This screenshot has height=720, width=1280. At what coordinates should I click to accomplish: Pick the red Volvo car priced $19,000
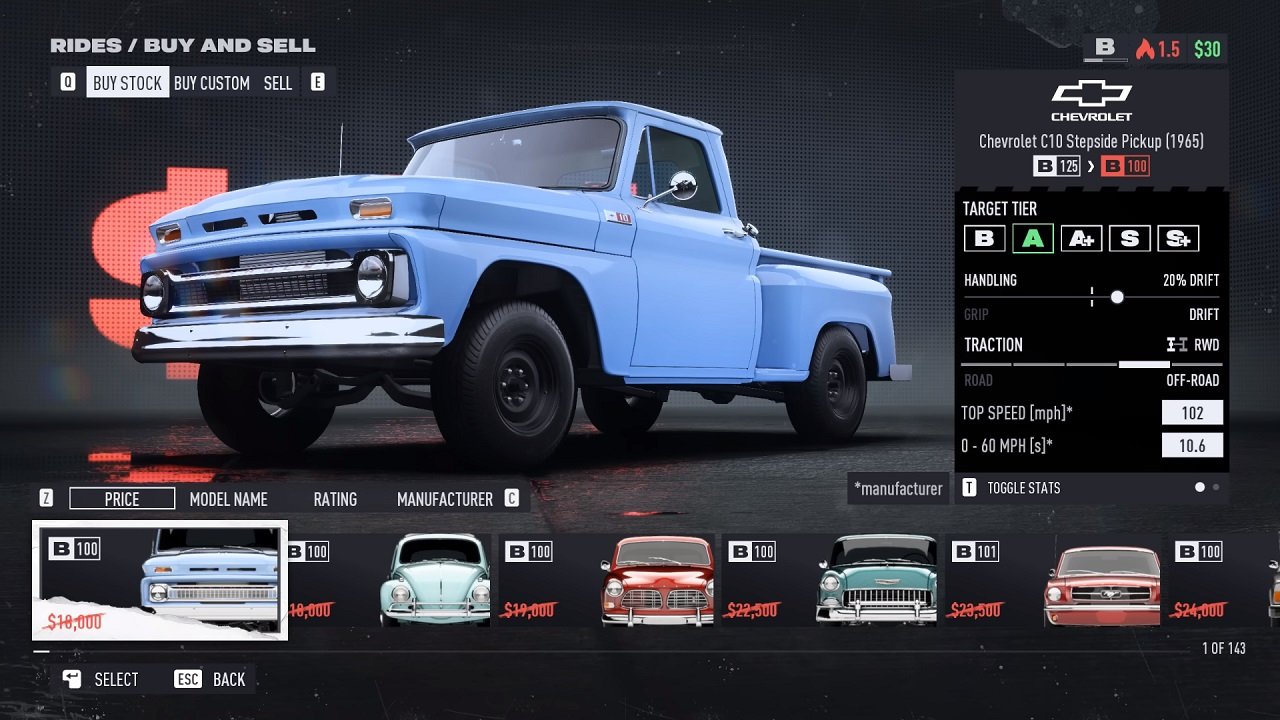point(608,580)
